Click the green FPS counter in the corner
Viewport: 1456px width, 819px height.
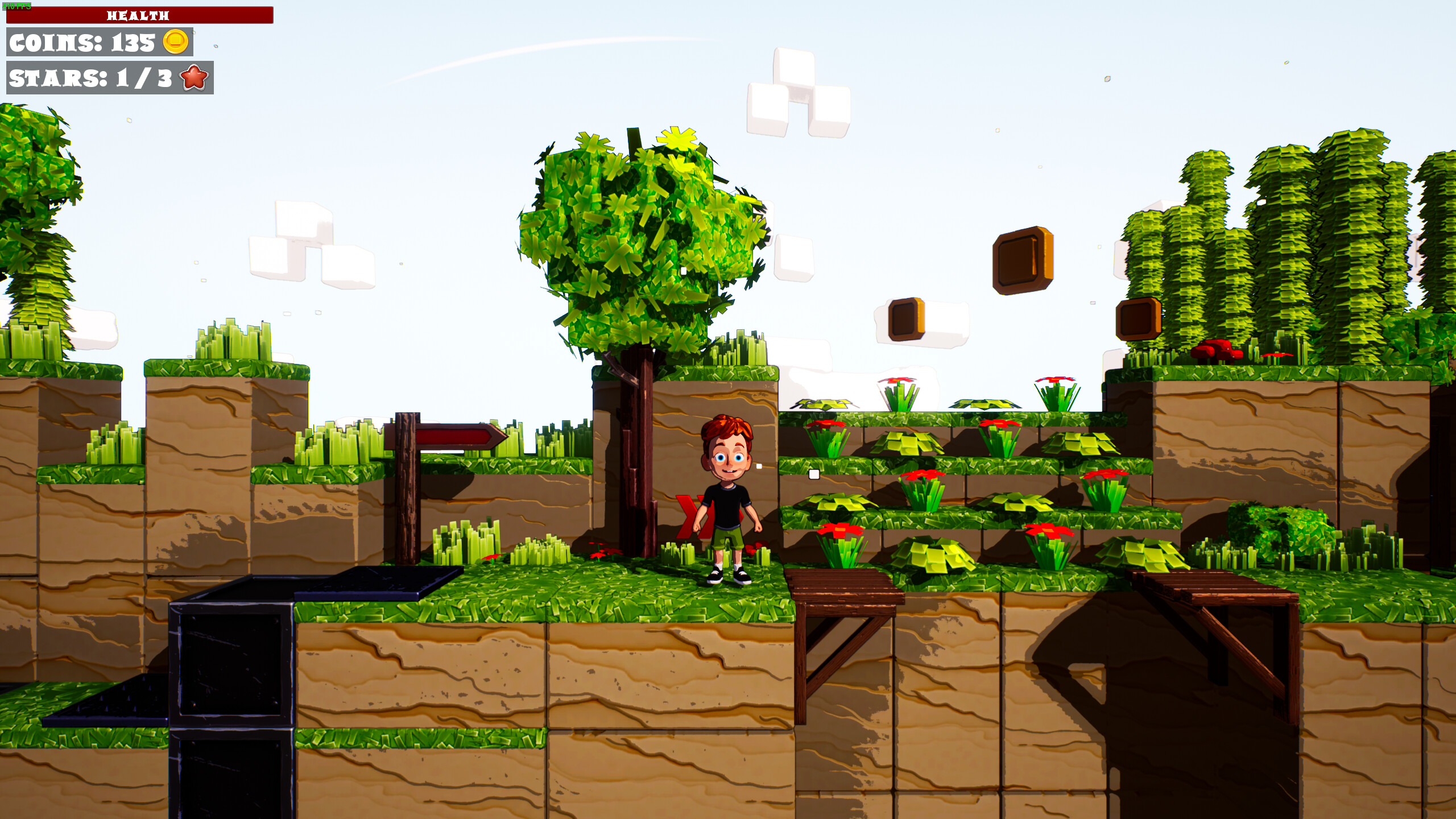17,6
